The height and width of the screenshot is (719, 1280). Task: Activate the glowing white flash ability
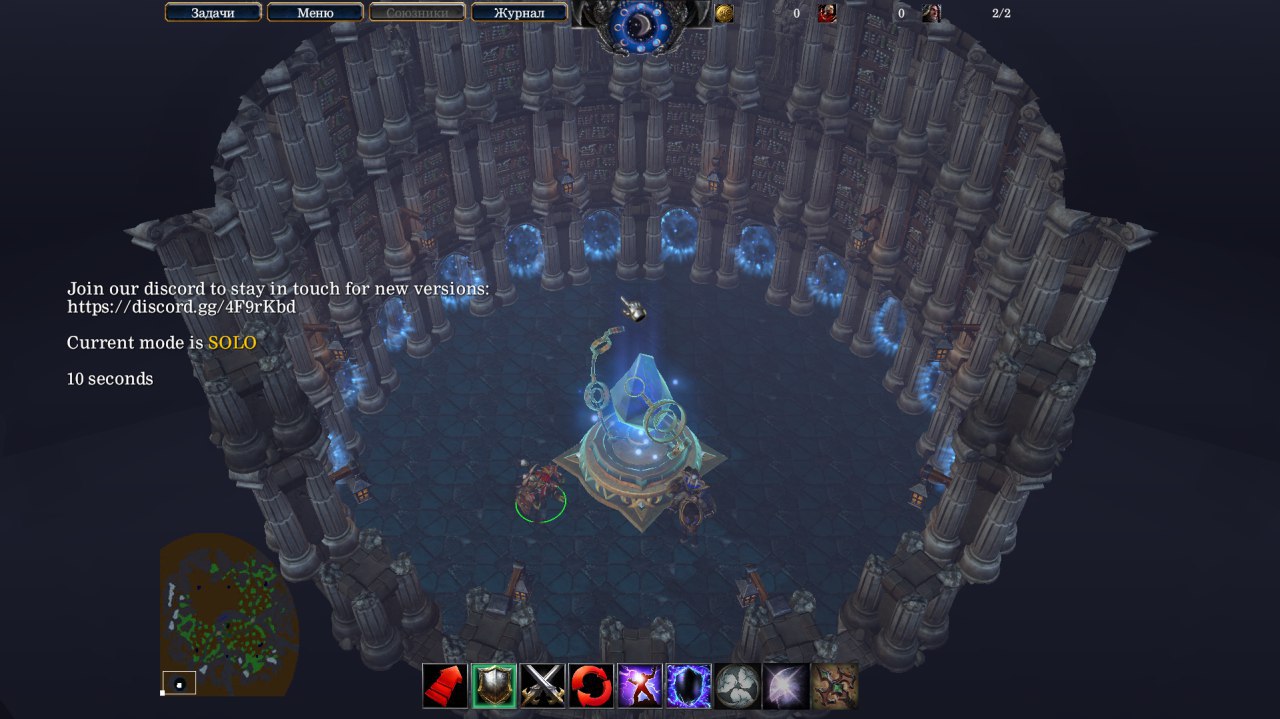coord(786,686)
